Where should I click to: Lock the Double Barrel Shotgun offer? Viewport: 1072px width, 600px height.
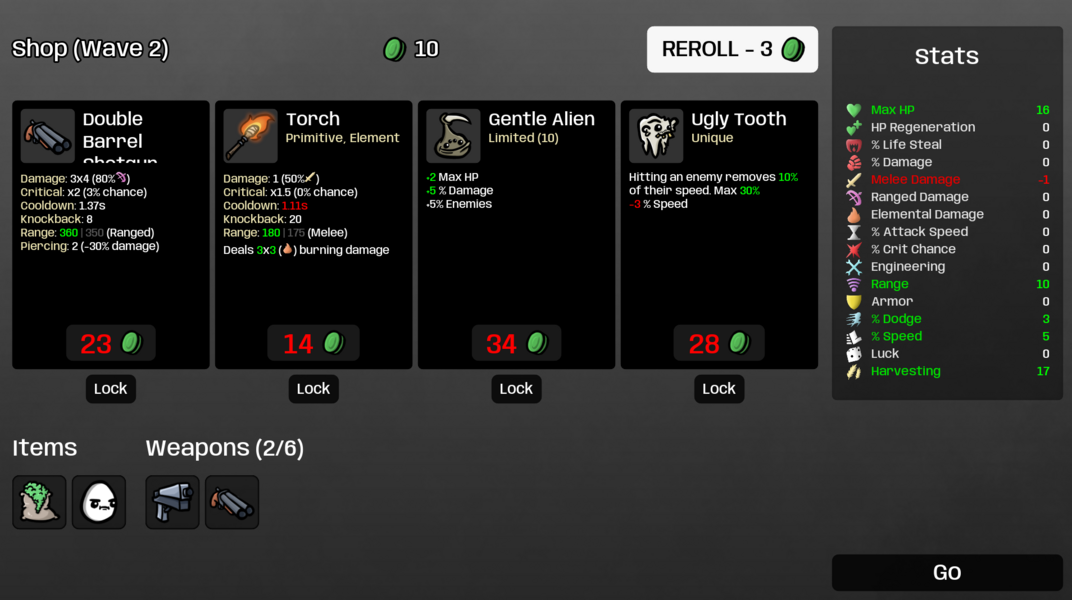coord(110,389)
